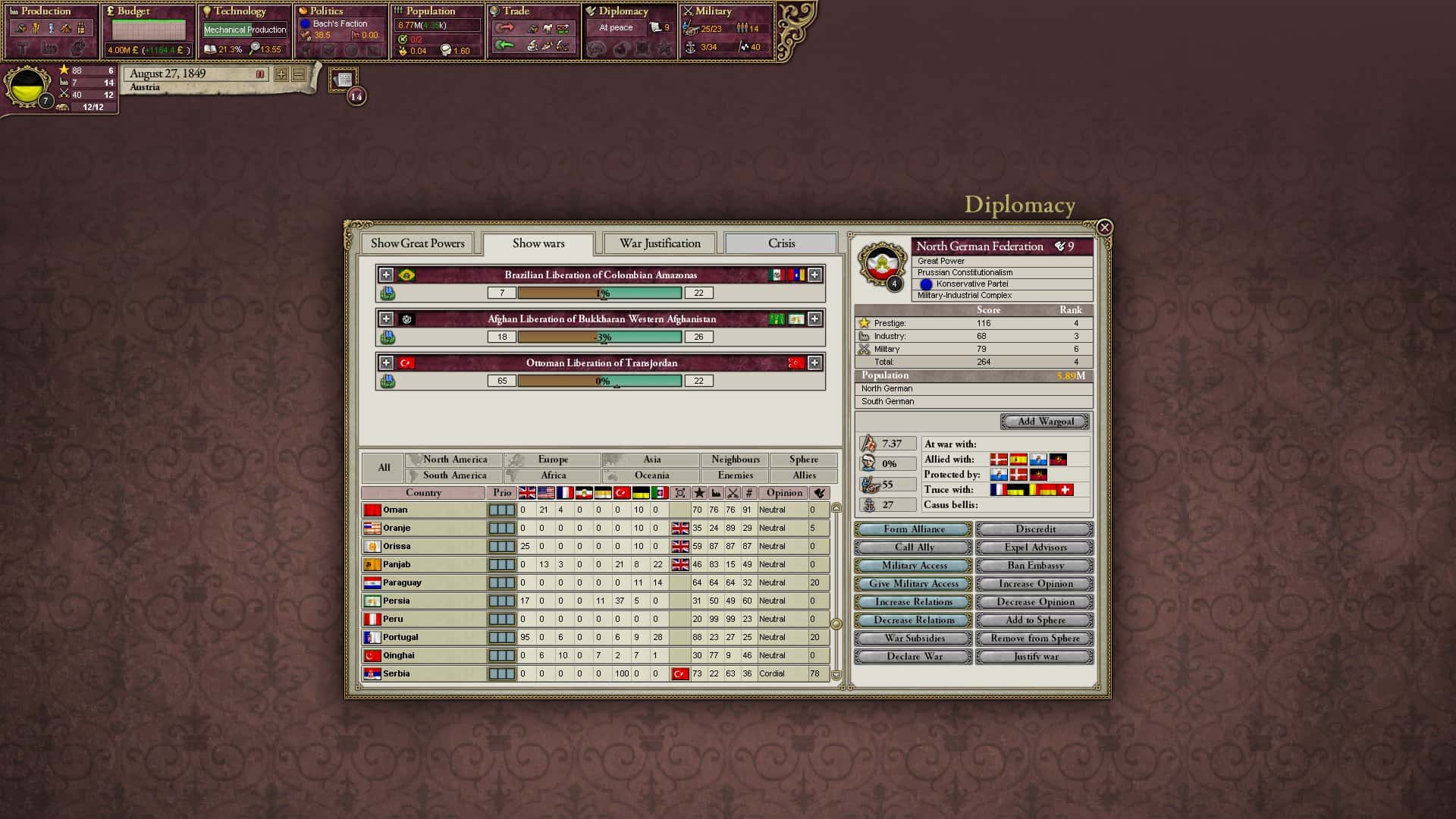Click the Add Wargoal button
This screenshot has width=1456, height=819.
pyautogui.click(x=1045, y=421)
